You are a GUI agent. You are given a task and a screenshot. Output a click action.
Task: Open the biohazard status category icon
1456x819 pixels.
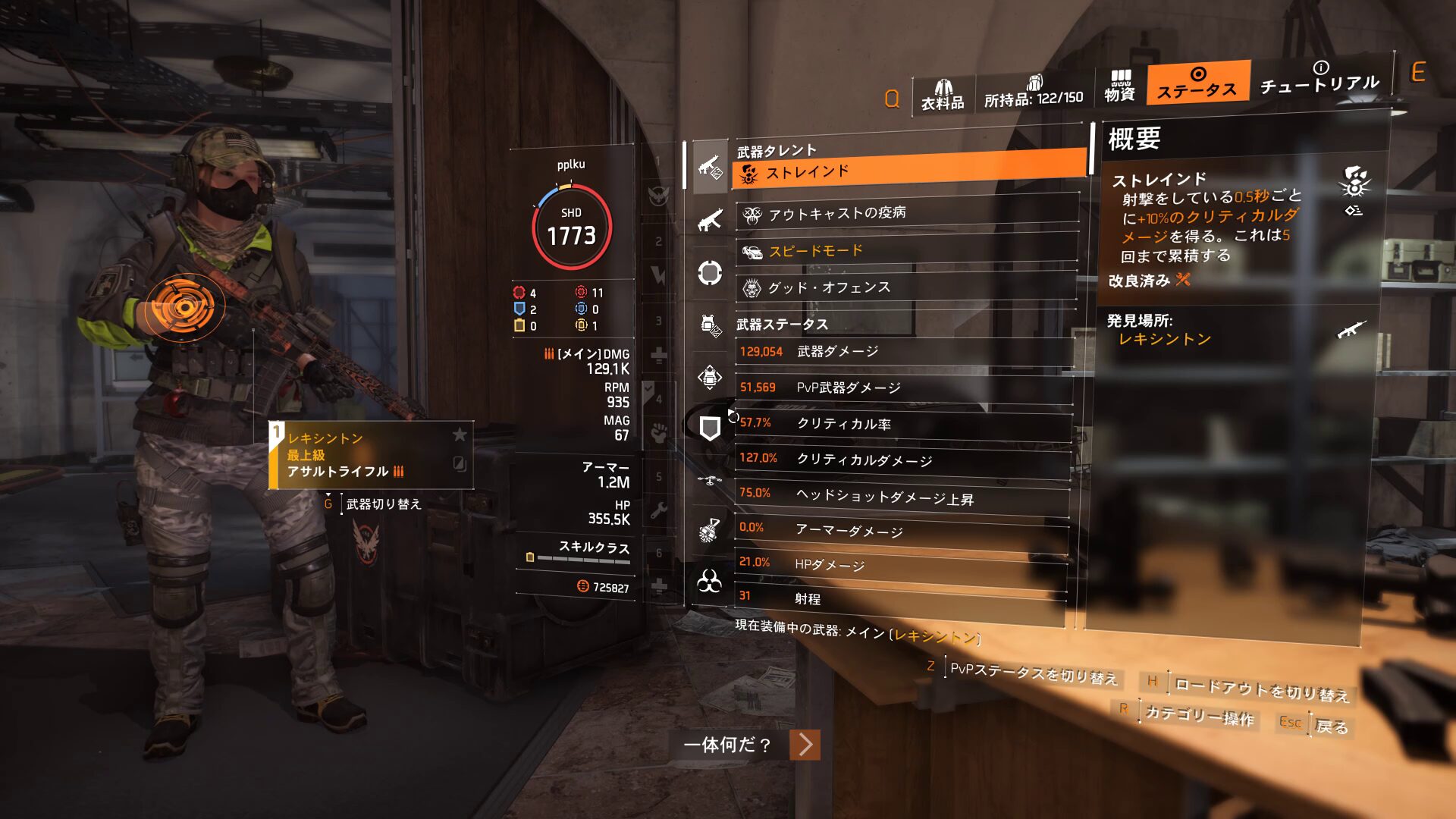pos(710,582)
